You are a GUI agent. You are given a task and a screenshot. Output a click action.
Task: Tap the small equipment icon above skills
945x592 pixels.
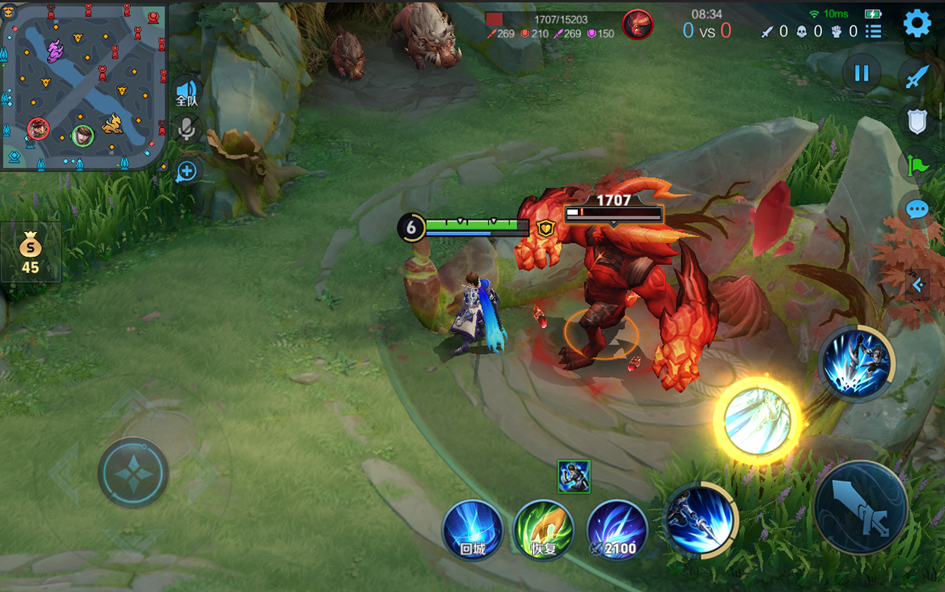(573, 477)
